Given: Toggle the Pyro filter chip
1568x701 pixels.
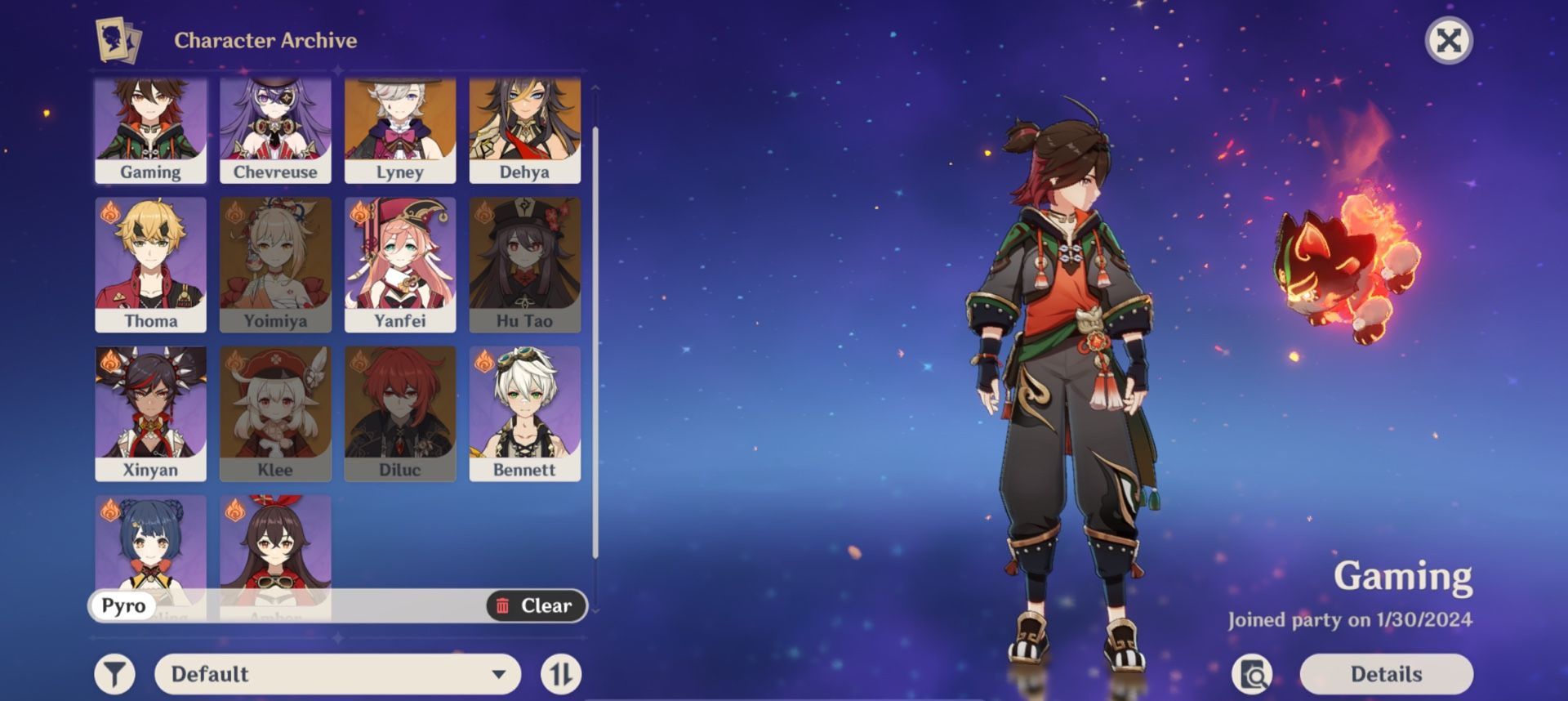Looking at the screenshot, I should click(x=124, y=605).
